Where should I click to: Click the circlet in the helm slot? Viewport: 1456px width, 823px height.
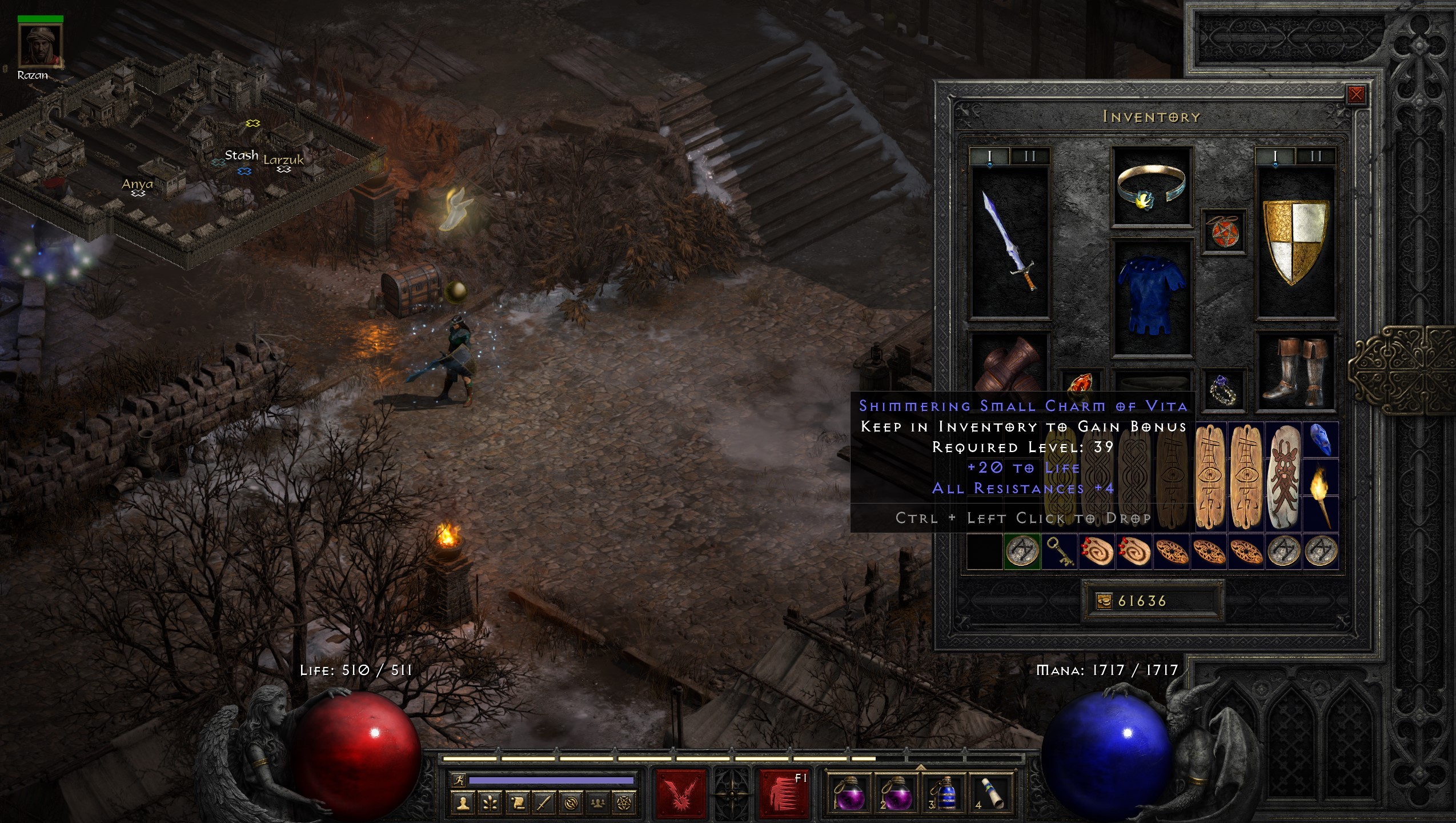(x=1151, y=186)
